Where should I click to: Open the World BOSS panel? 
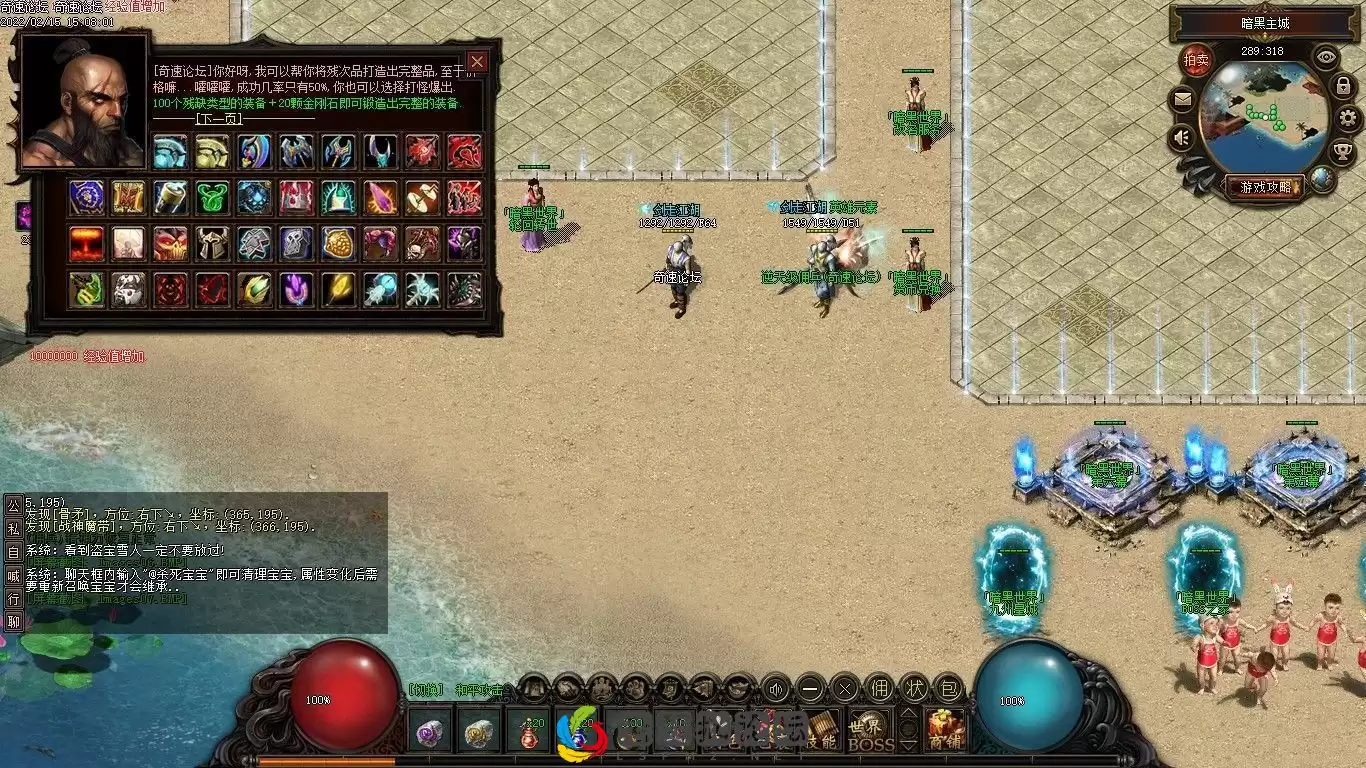pyautogui.click(x=871, y=731)
